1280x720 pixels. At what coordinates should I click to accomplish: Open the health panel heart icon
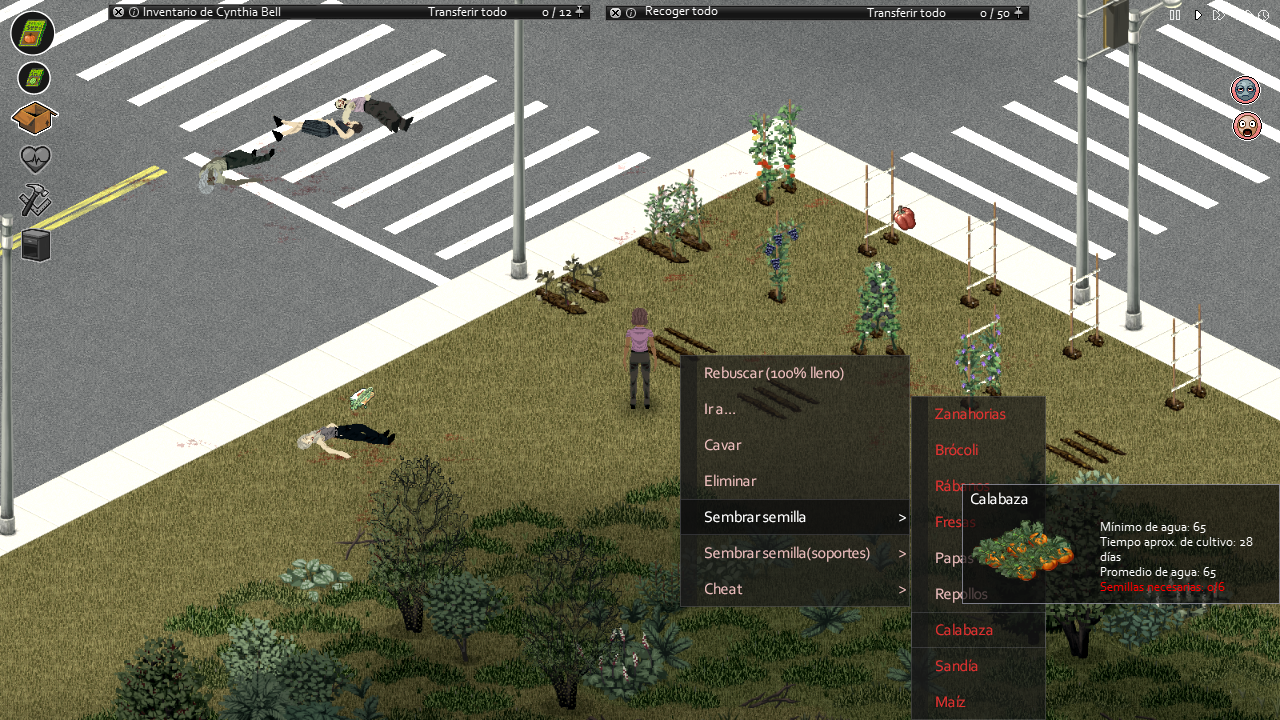[33, 158]
